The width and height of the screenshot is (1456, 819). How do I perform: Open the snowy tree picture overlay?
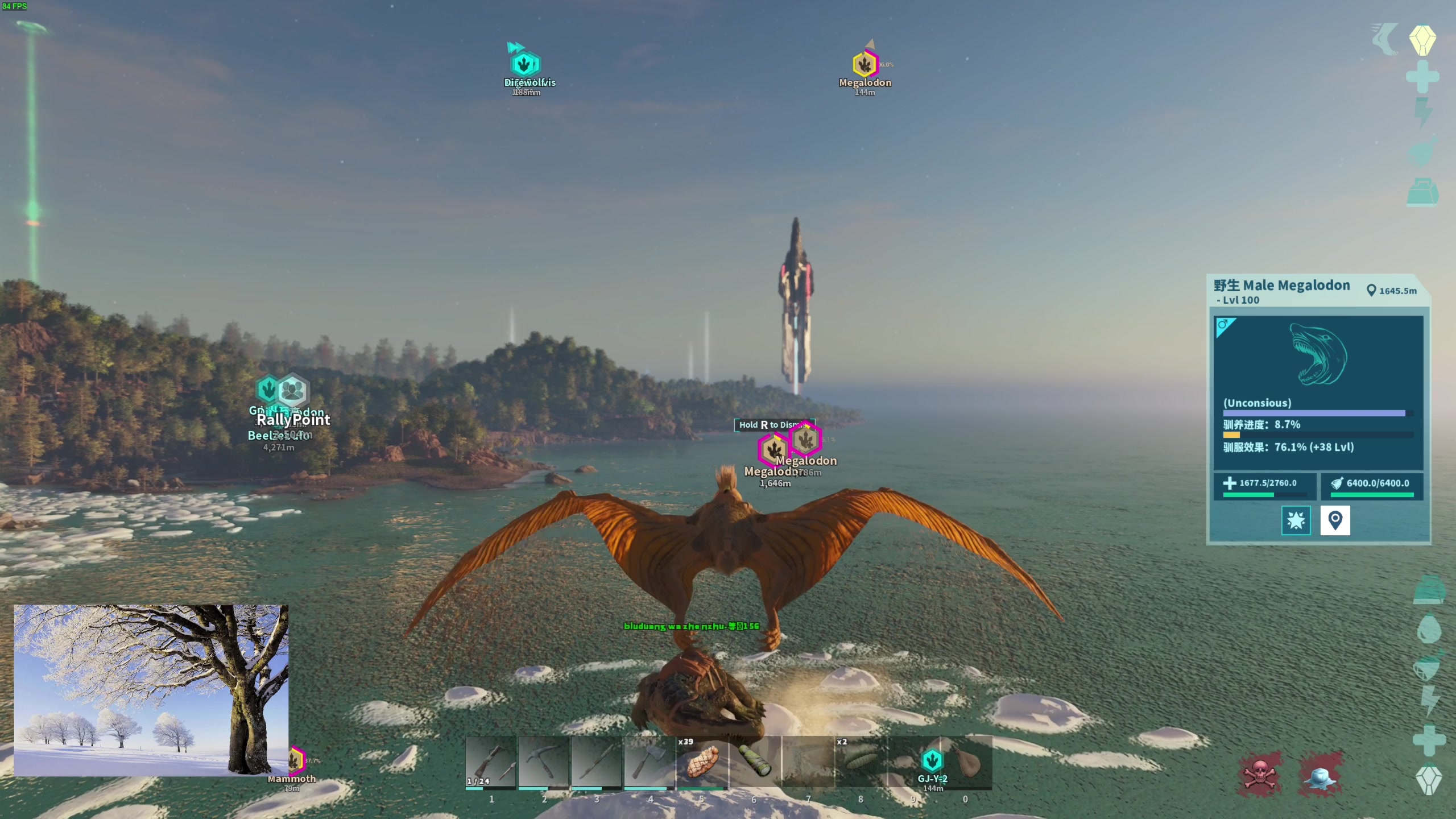pos(151,690)
